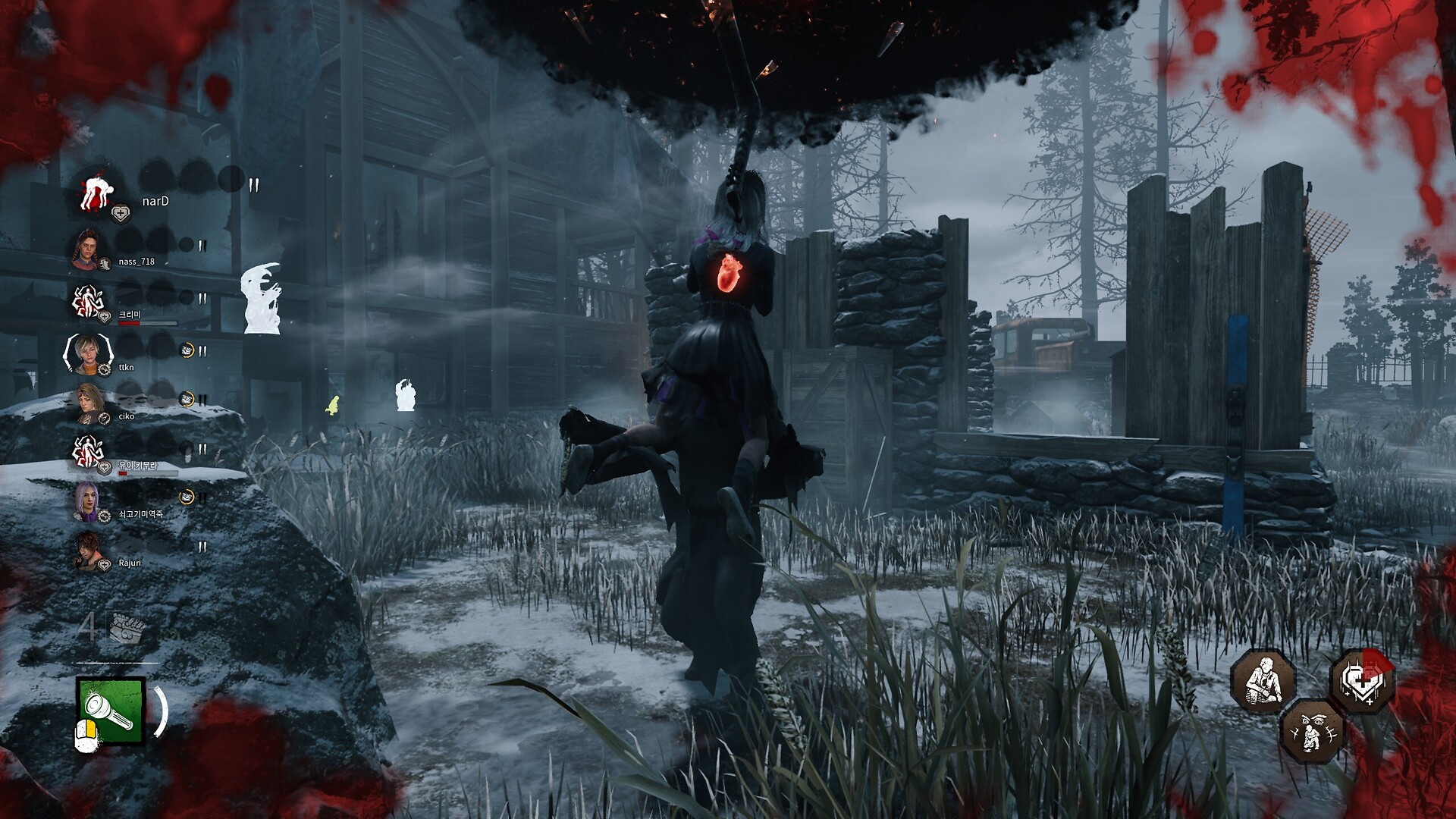Choose 크리미's hooked status icon
This screenshot has height=819, width=1456.
click(x=87, y=302)
